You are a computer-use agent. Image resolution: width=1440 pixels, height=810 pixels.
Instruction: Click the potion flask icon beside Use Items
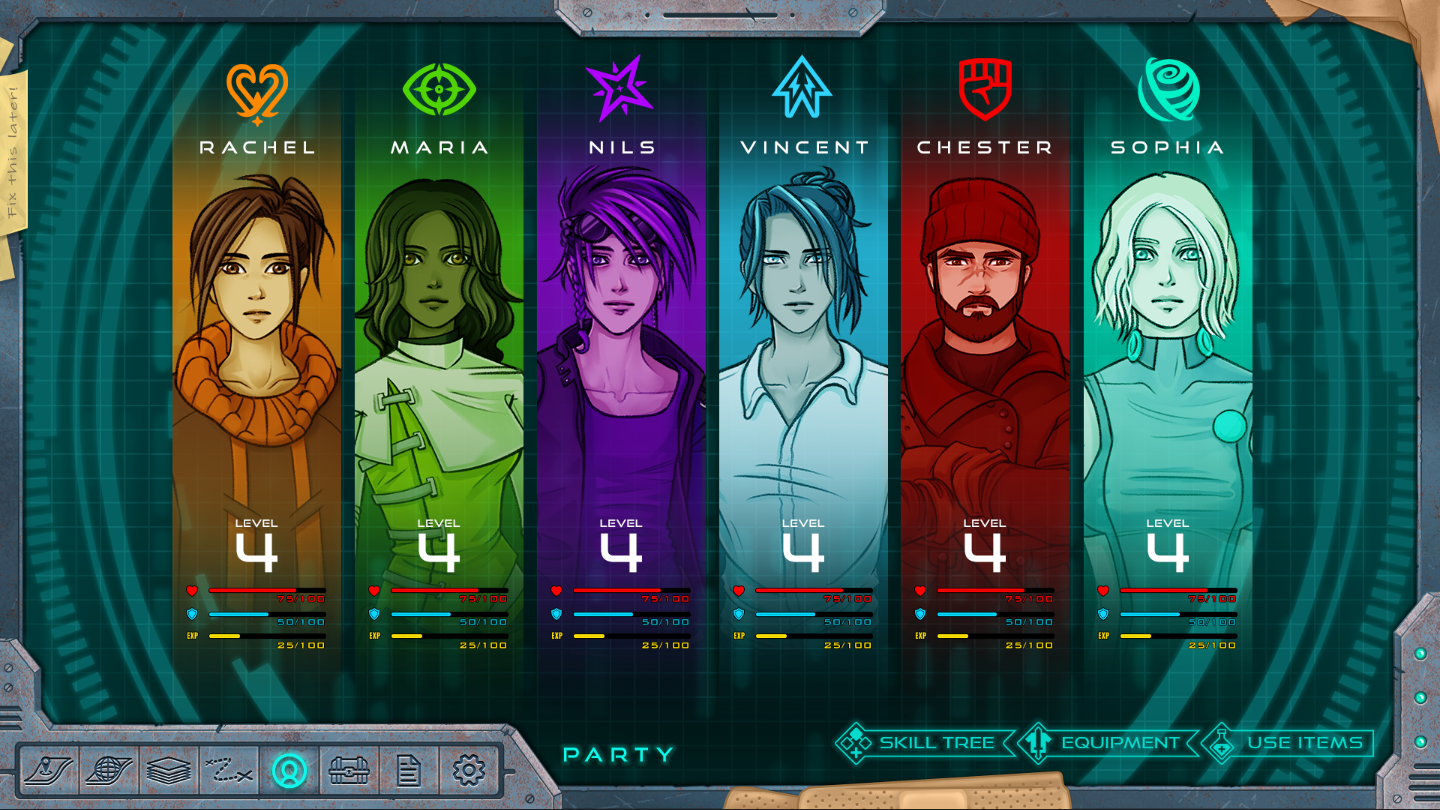(x=1222, y=742)
